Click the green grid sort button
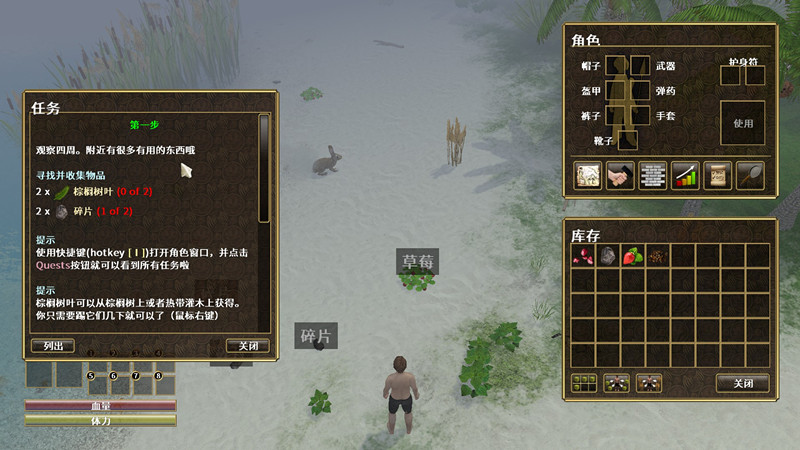 coord(584,383)
